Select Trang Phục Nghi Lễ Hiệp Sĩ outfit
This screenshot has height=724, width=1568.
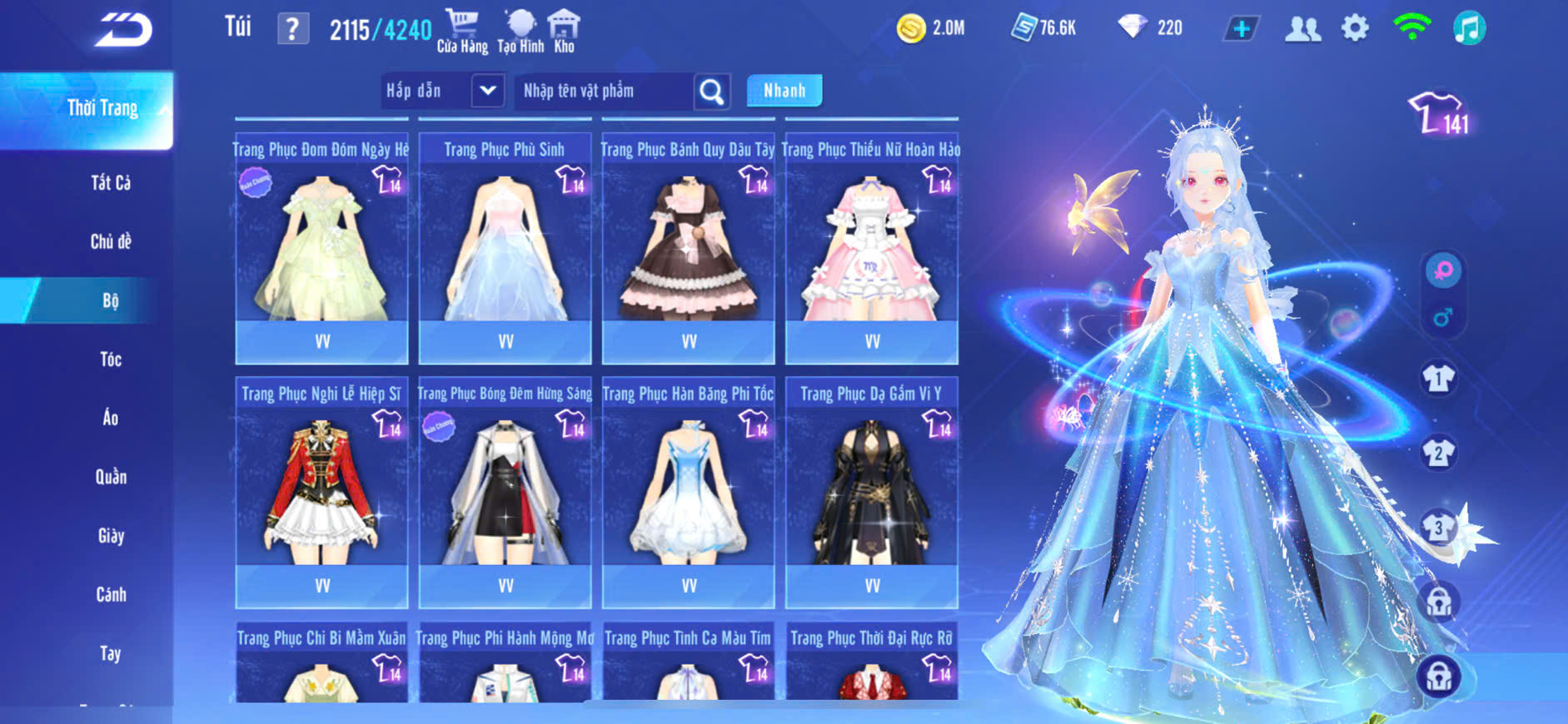tap(321, 493)
